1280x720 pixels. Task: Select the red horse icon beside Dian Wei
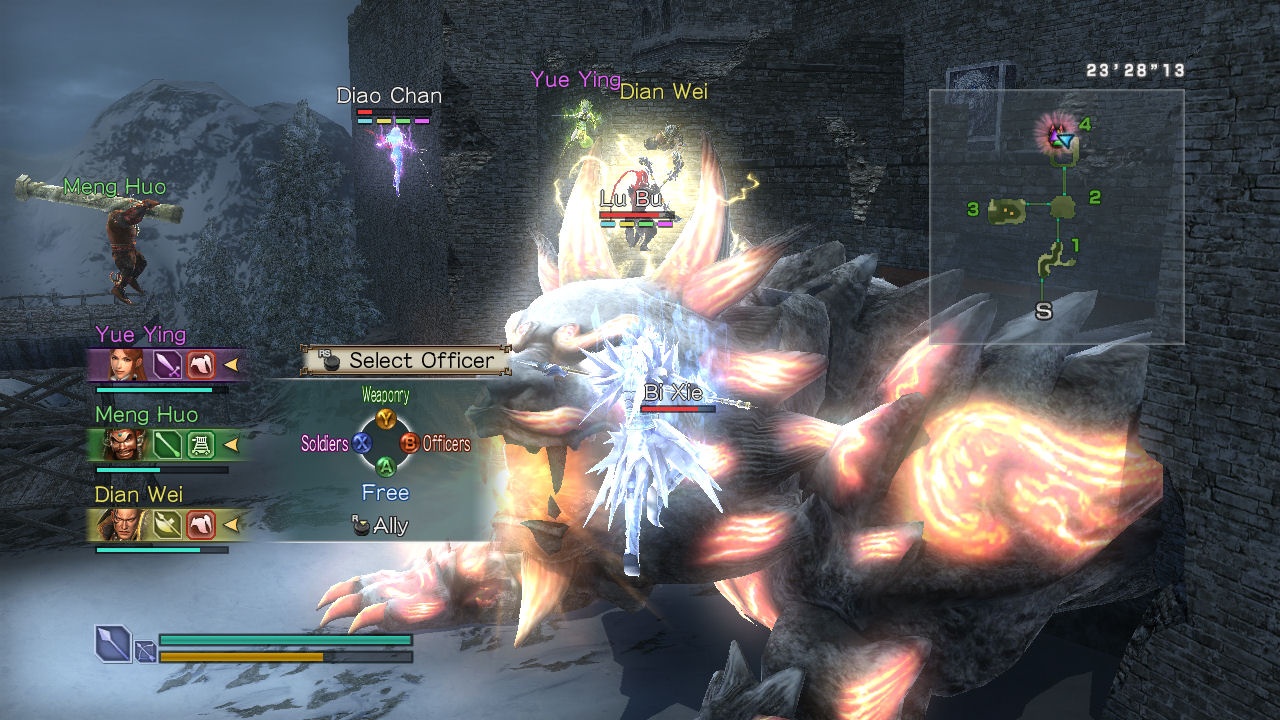201,524
